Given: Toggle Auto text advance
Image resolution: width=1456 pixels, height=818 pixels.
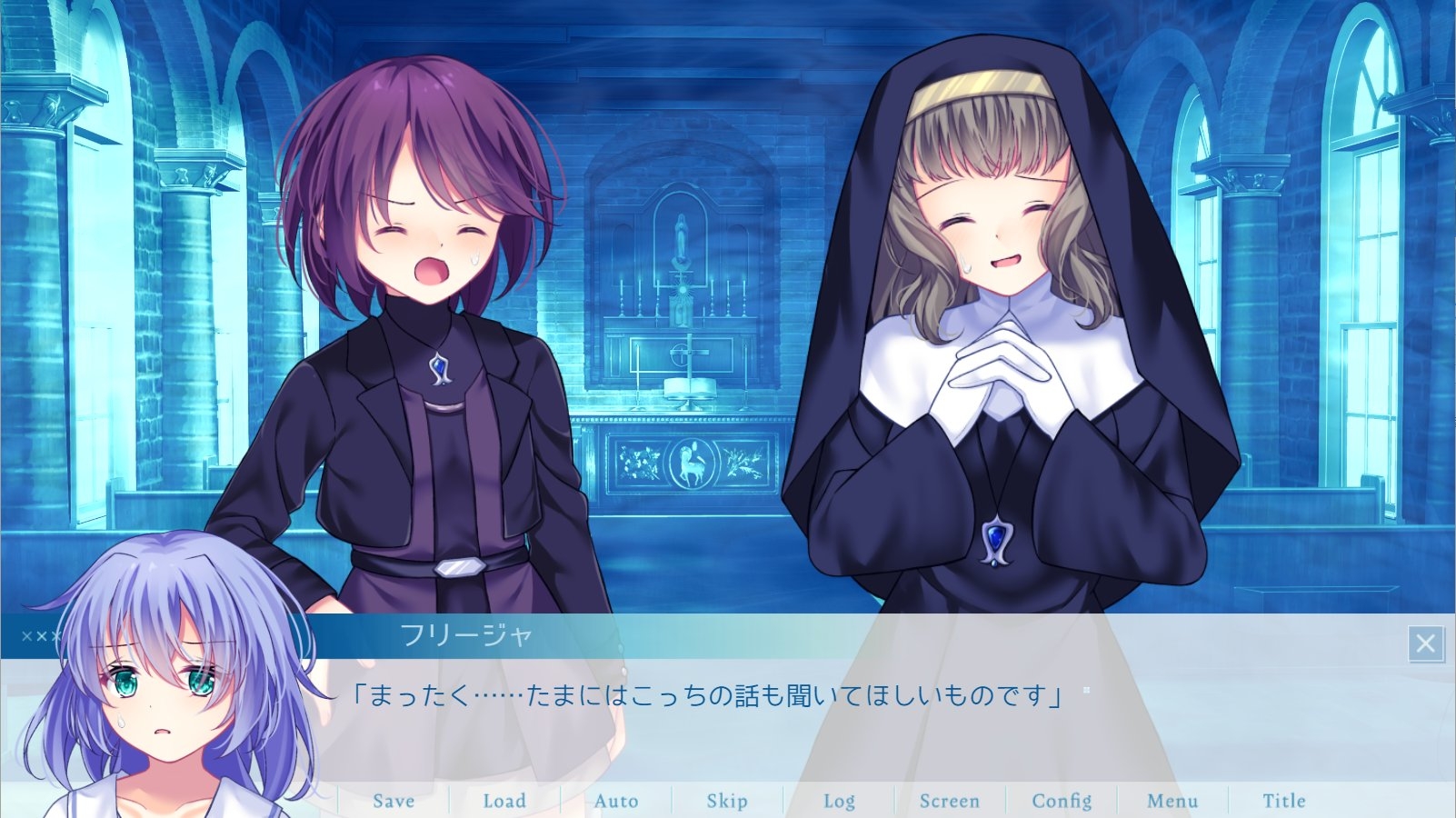Looking at the screenshot, I should tap(616, 801).
